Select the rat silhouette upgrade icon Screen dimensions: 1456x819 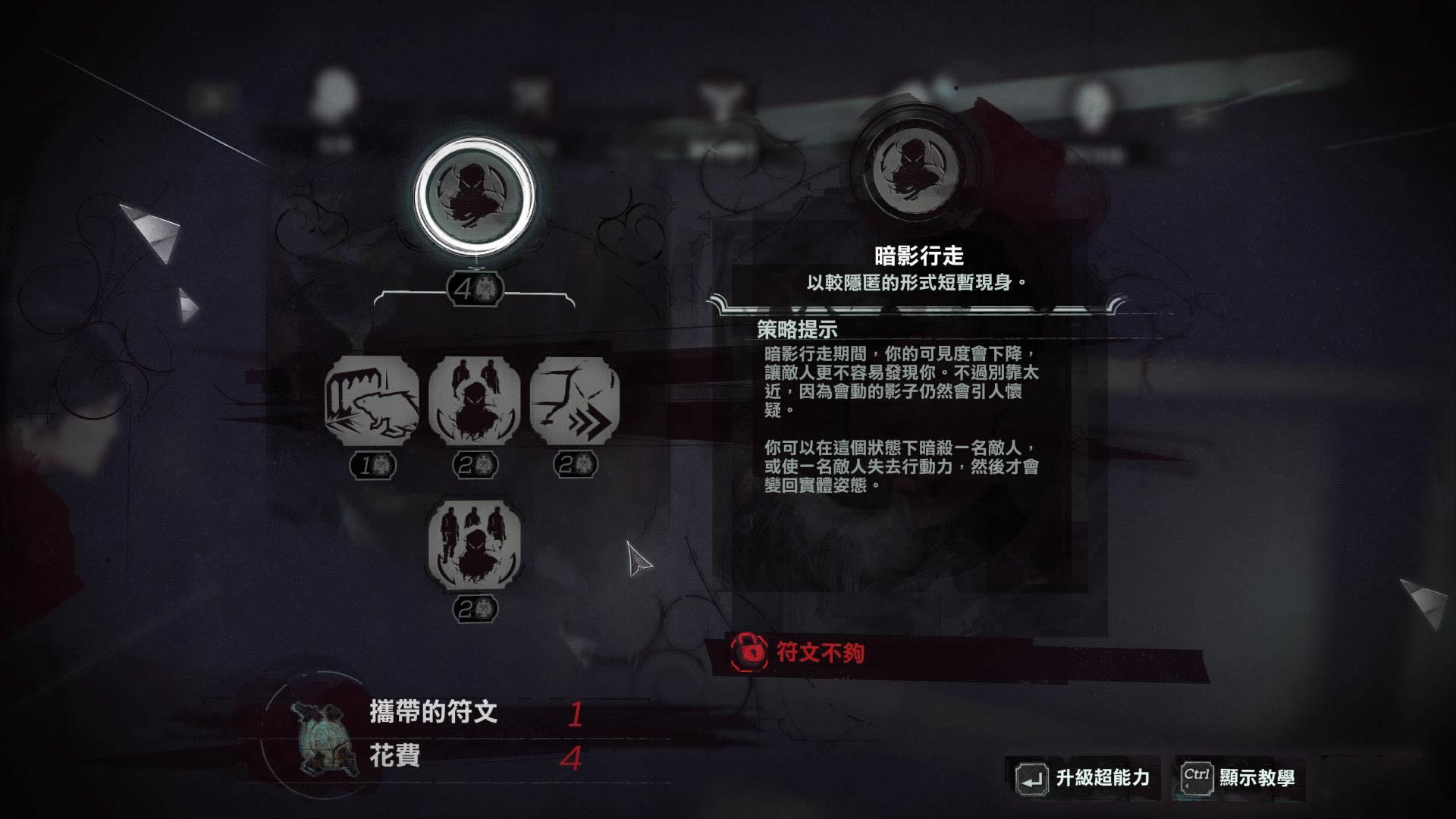click(x=372, y=400)
